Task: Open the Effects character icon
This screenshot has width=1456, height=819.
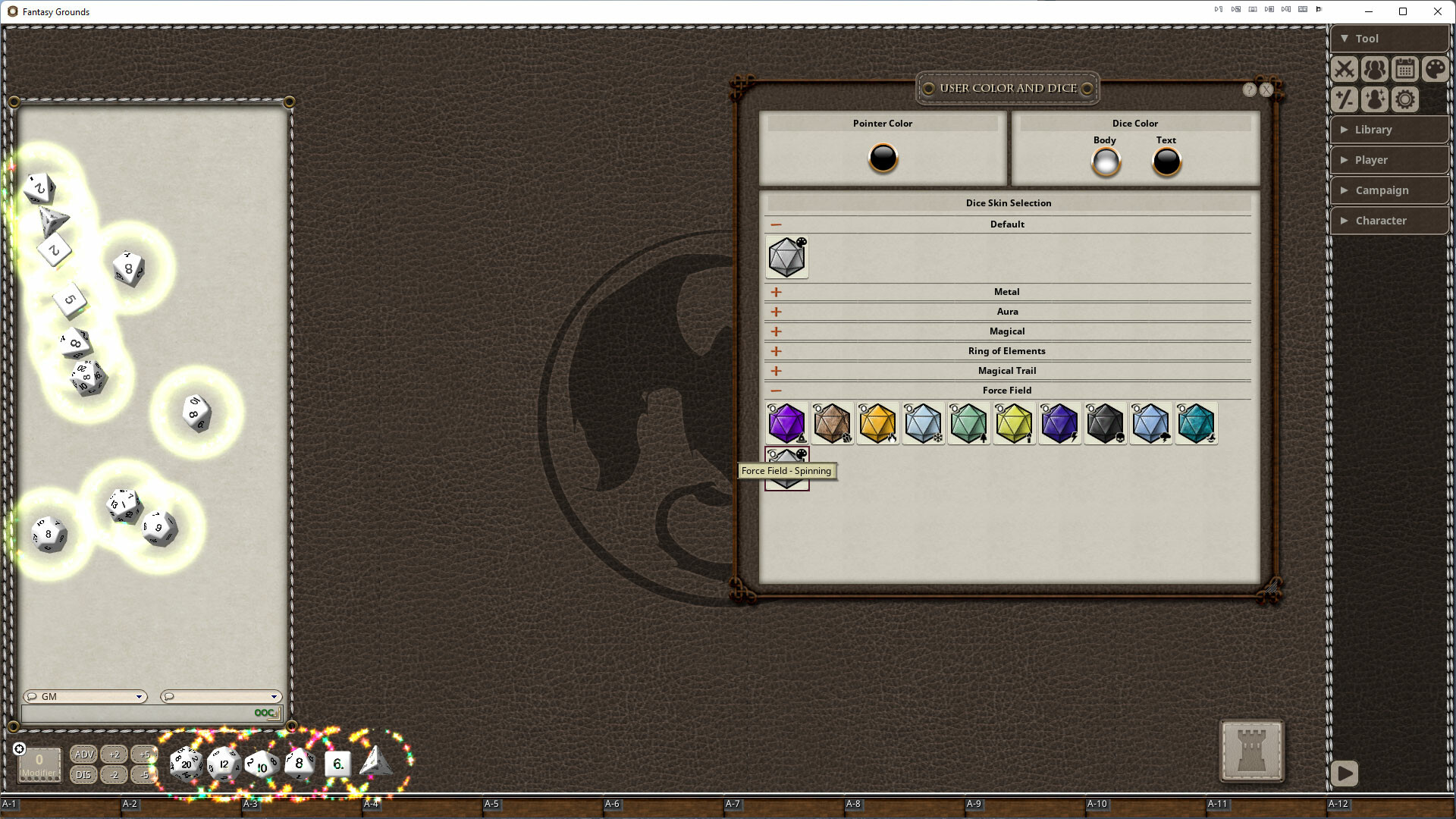Action: [1374, 99]
